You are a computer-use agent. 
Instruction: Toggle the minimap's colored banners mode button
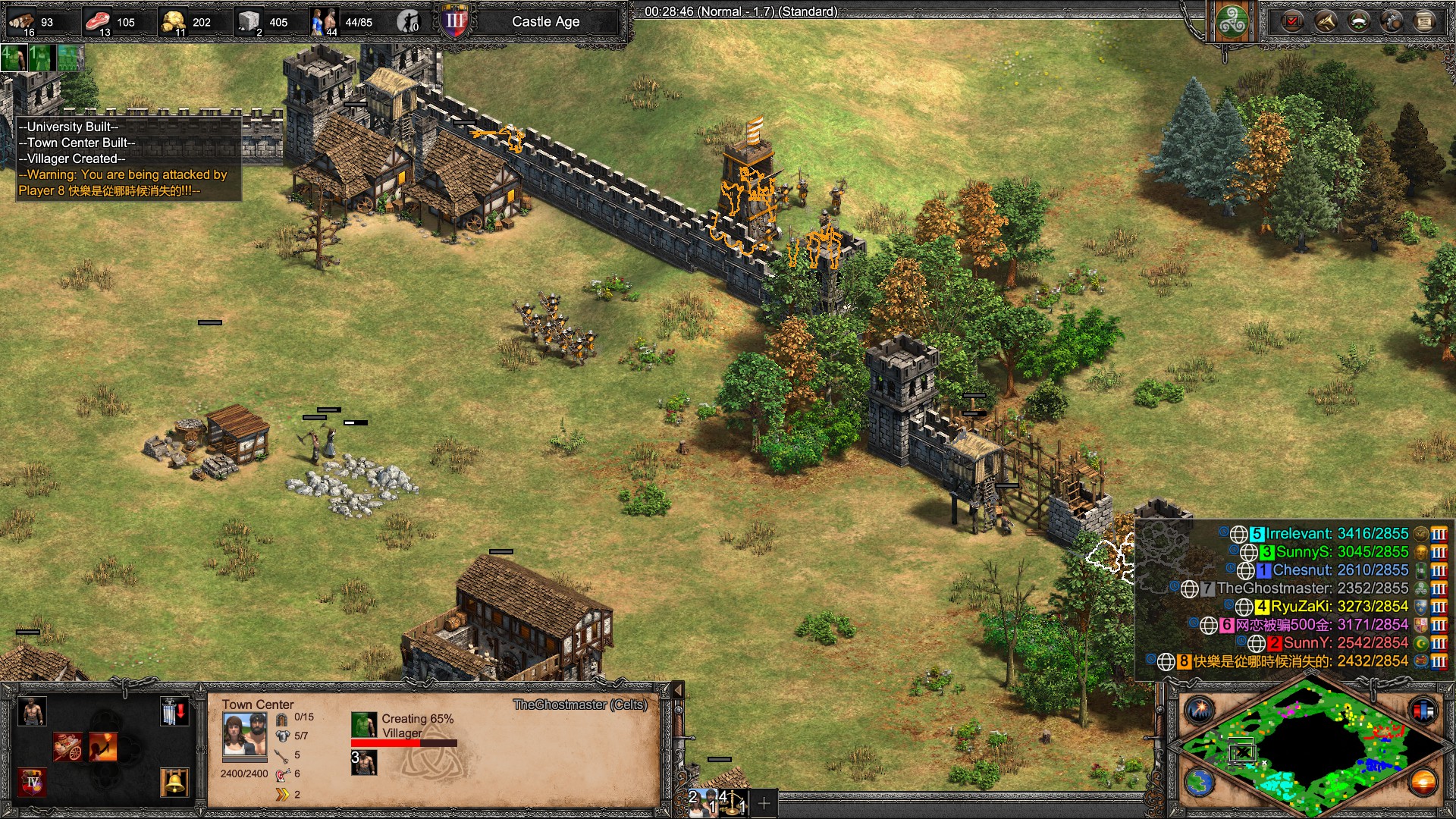tap(1423, 711)
